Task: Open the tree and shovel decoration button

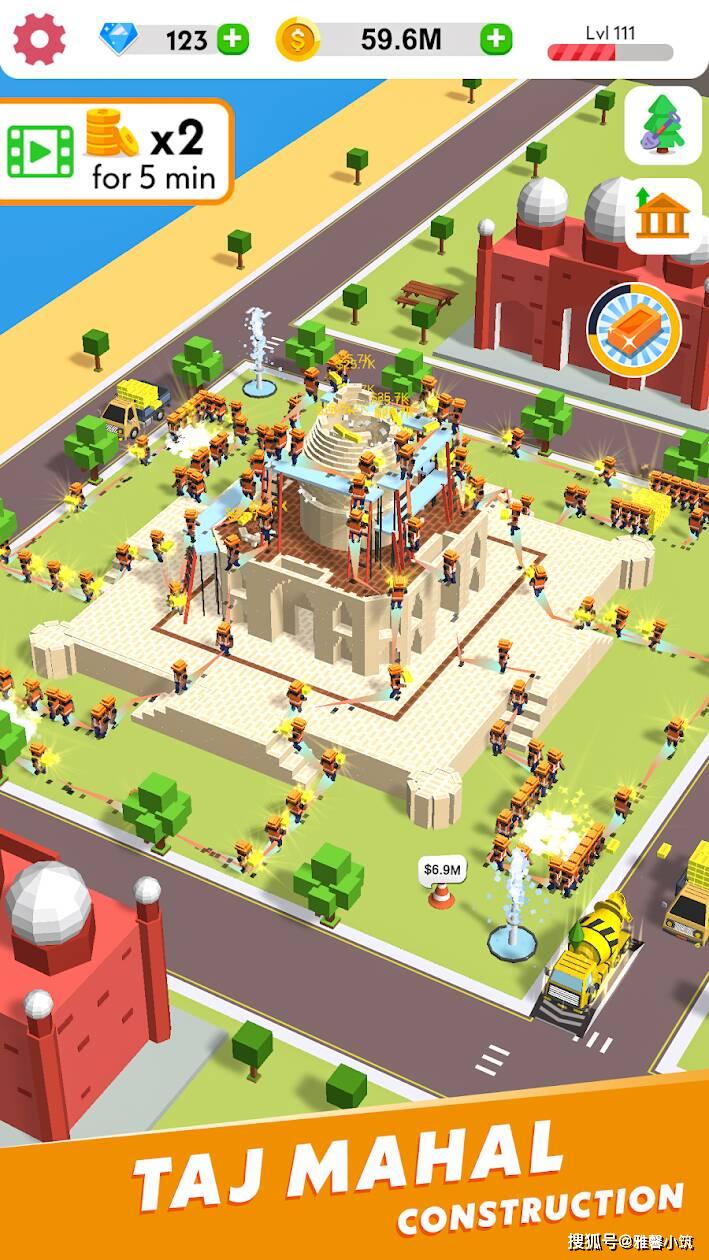Action: click(x=662, y=125)
